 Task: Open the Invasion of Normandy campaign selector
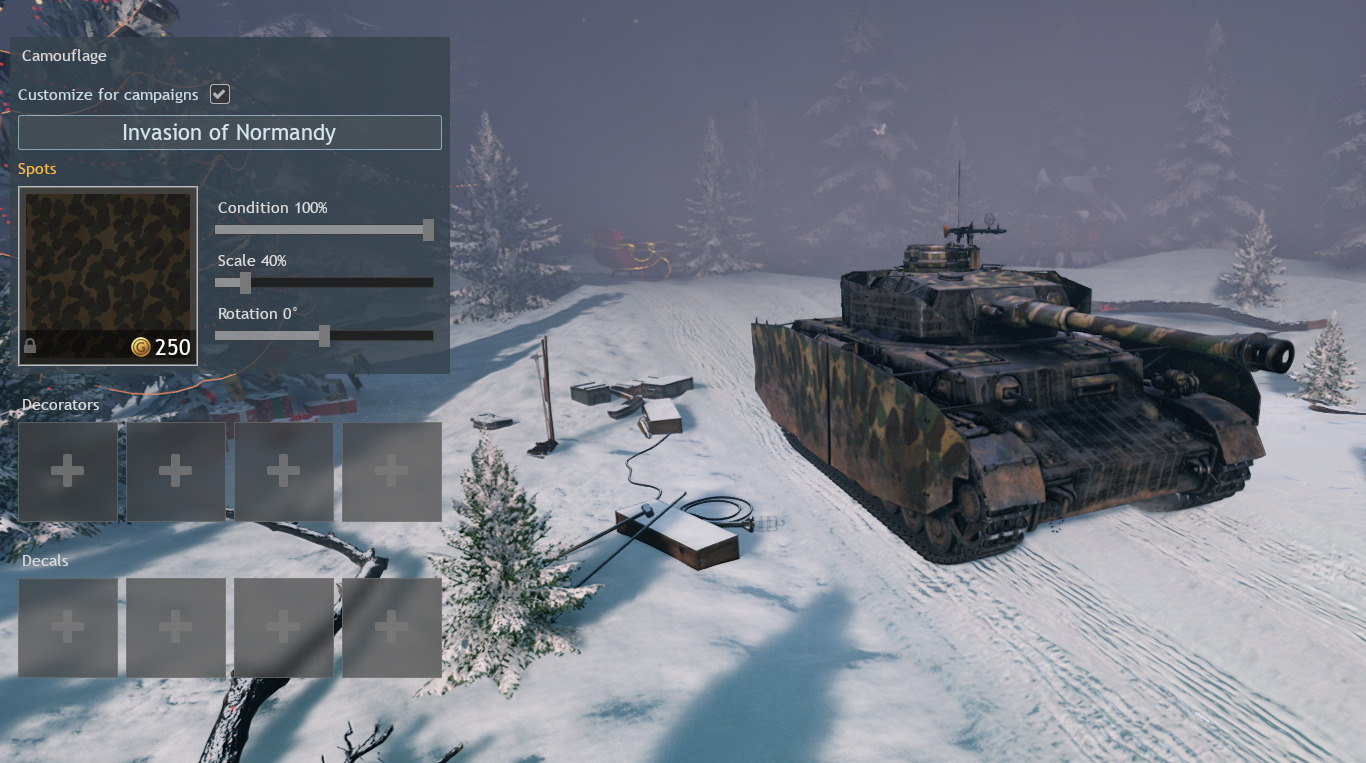click(229, 132)
